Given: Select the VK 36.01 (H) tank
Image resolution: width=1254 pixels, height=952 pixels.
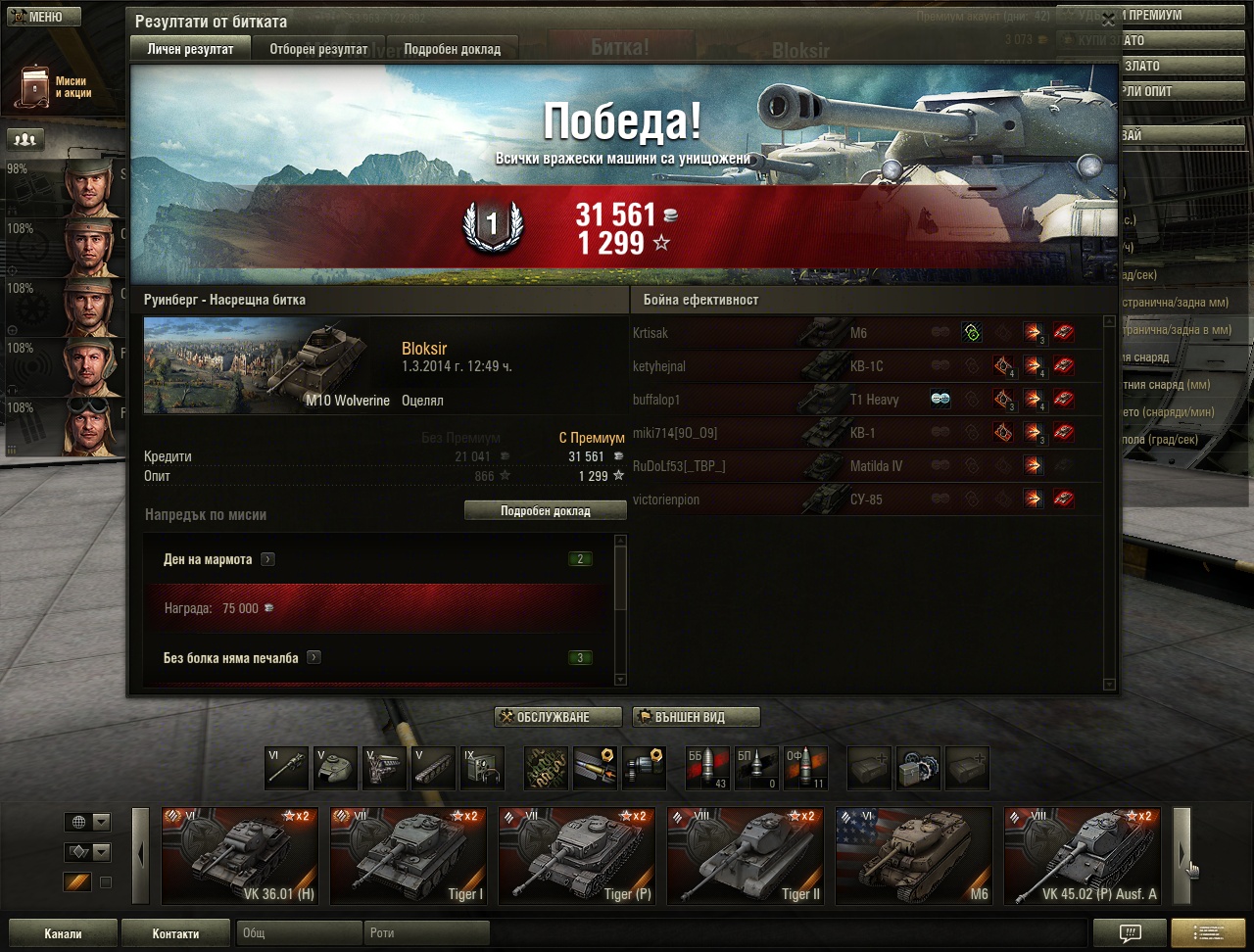Looking at the screenshot, I should click(x=239, y=855).
